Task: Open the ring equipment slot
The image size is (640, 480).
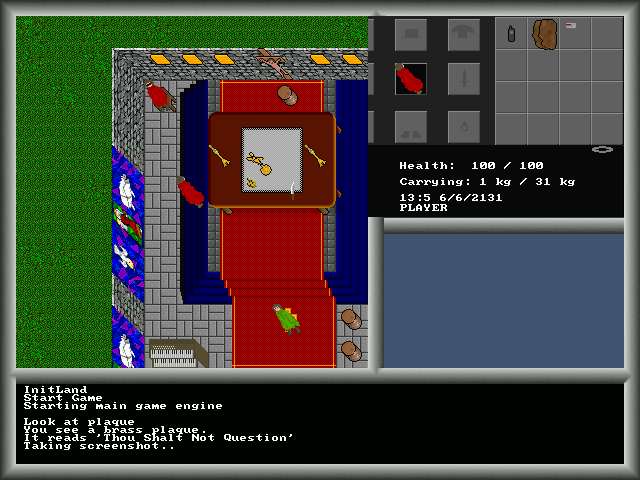Action: point(463,126)
